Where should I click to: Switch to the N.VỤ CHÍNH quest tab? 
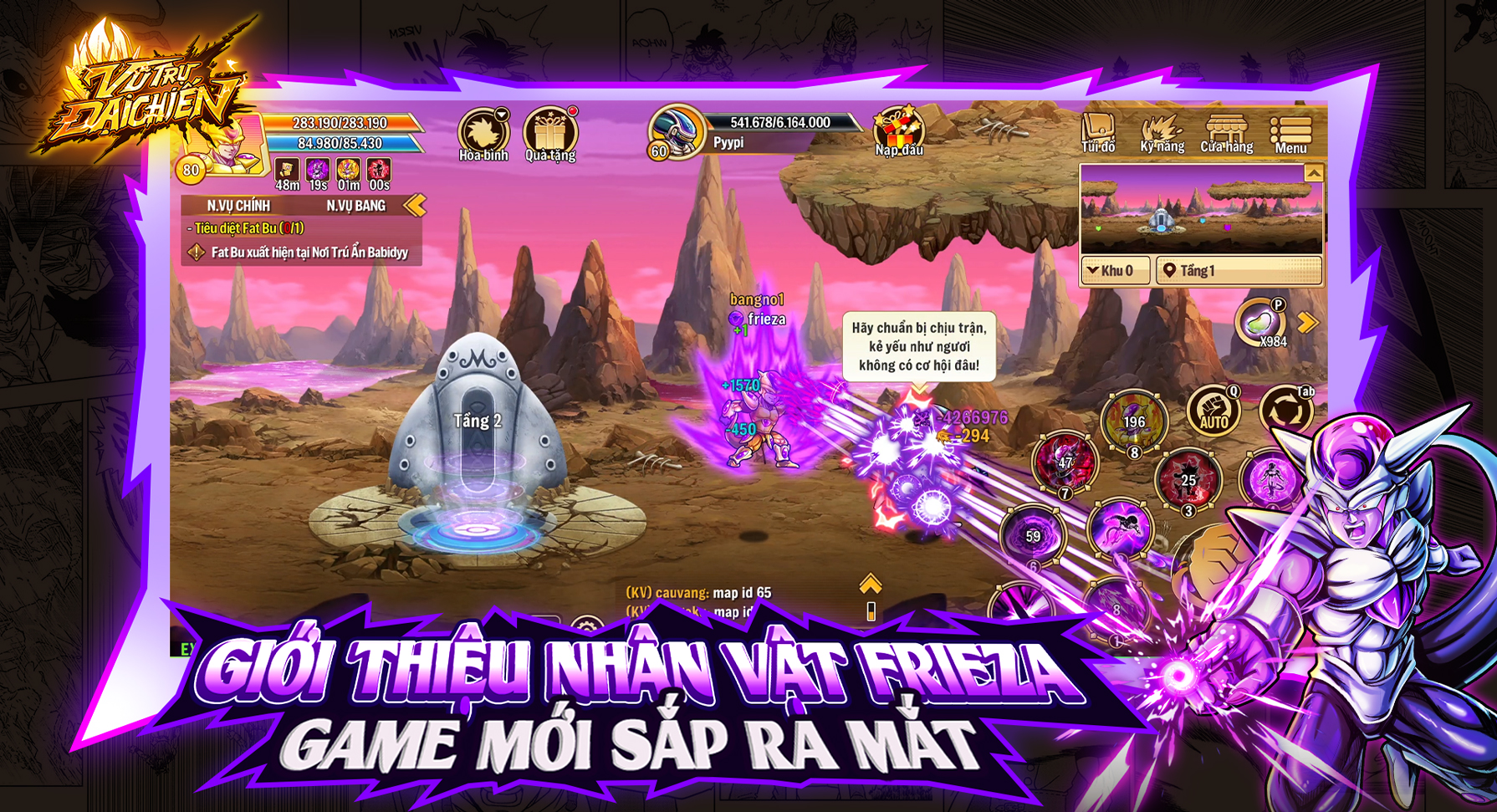pyautogui.click(x=238, y=206)
